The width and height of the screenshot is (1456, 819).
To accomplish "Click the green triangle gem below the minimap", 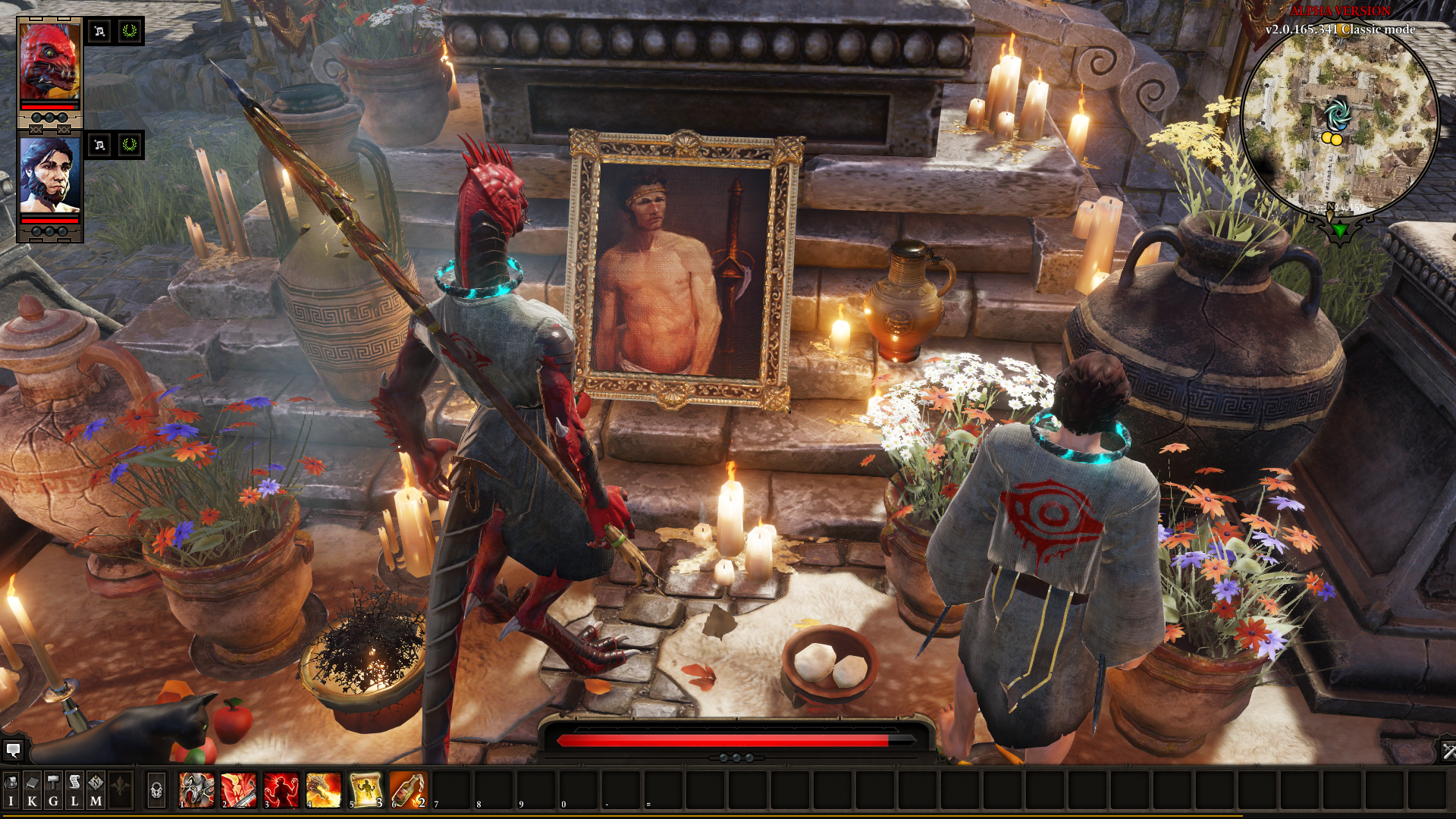I will pos(1340,229).
